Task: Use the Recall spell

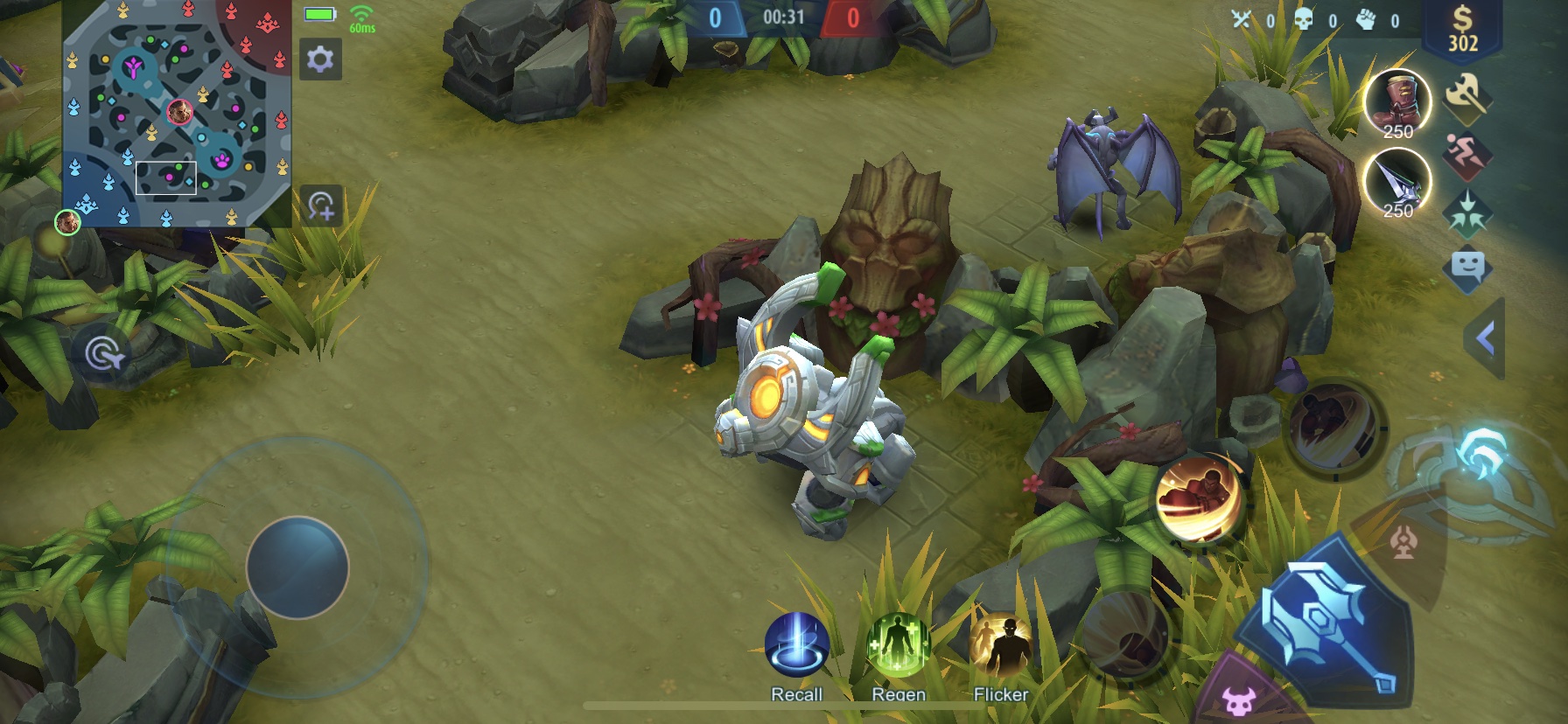Action: [x=796, y=645]
